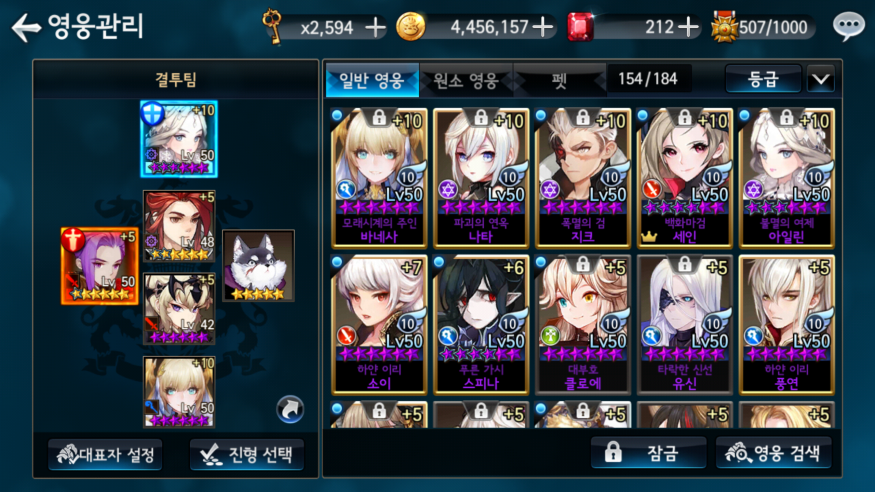Open 영웅 검색 hero search

click(774, 453)
